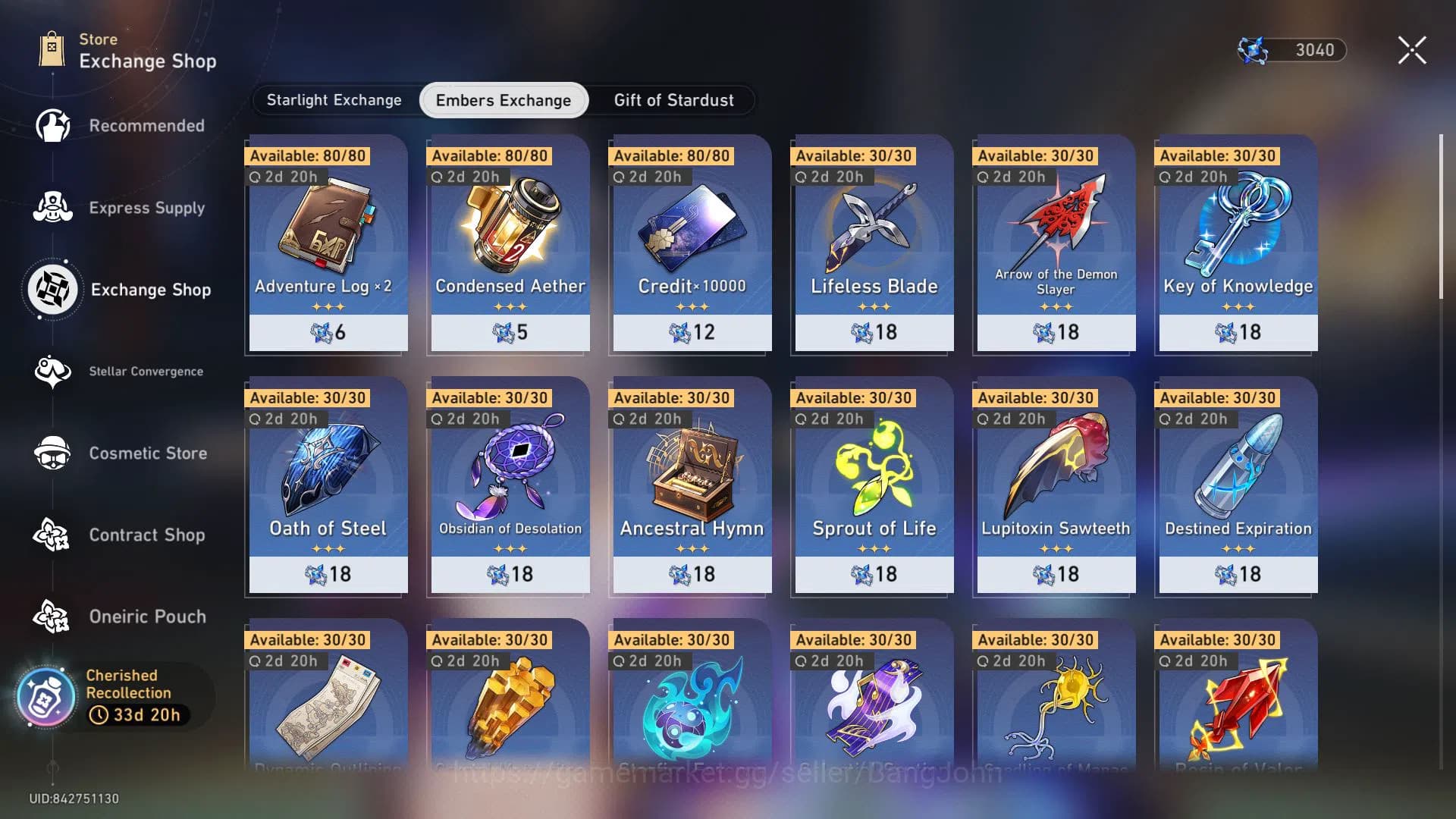Pick the Ancestral Hymn music box

click(x=692, y=485)
